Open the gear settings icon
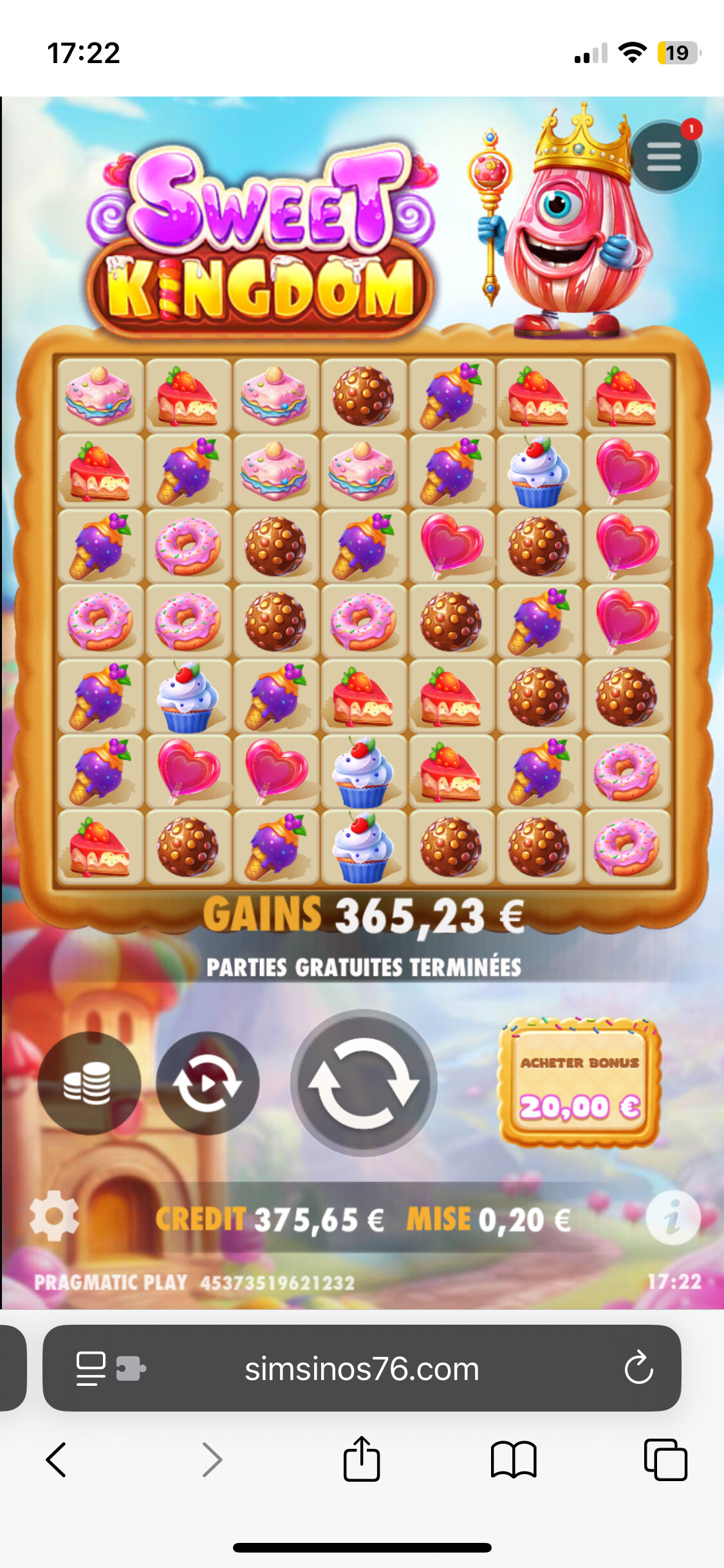Viewport: 724px width, 1568px height. click(54, 1216)
